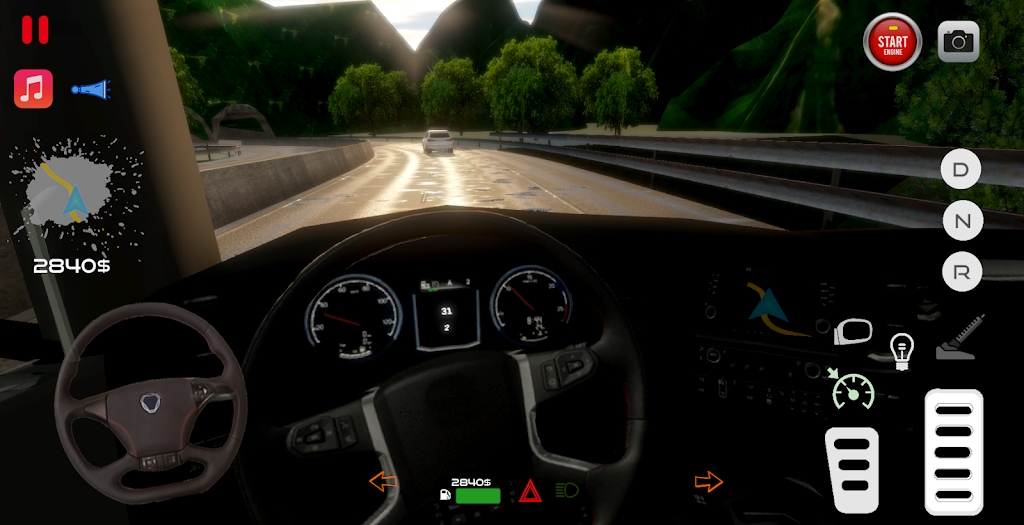This screenshot has width=1024, height=525.
Task: Sound the blue horn icon
Action: click(88, 90)
